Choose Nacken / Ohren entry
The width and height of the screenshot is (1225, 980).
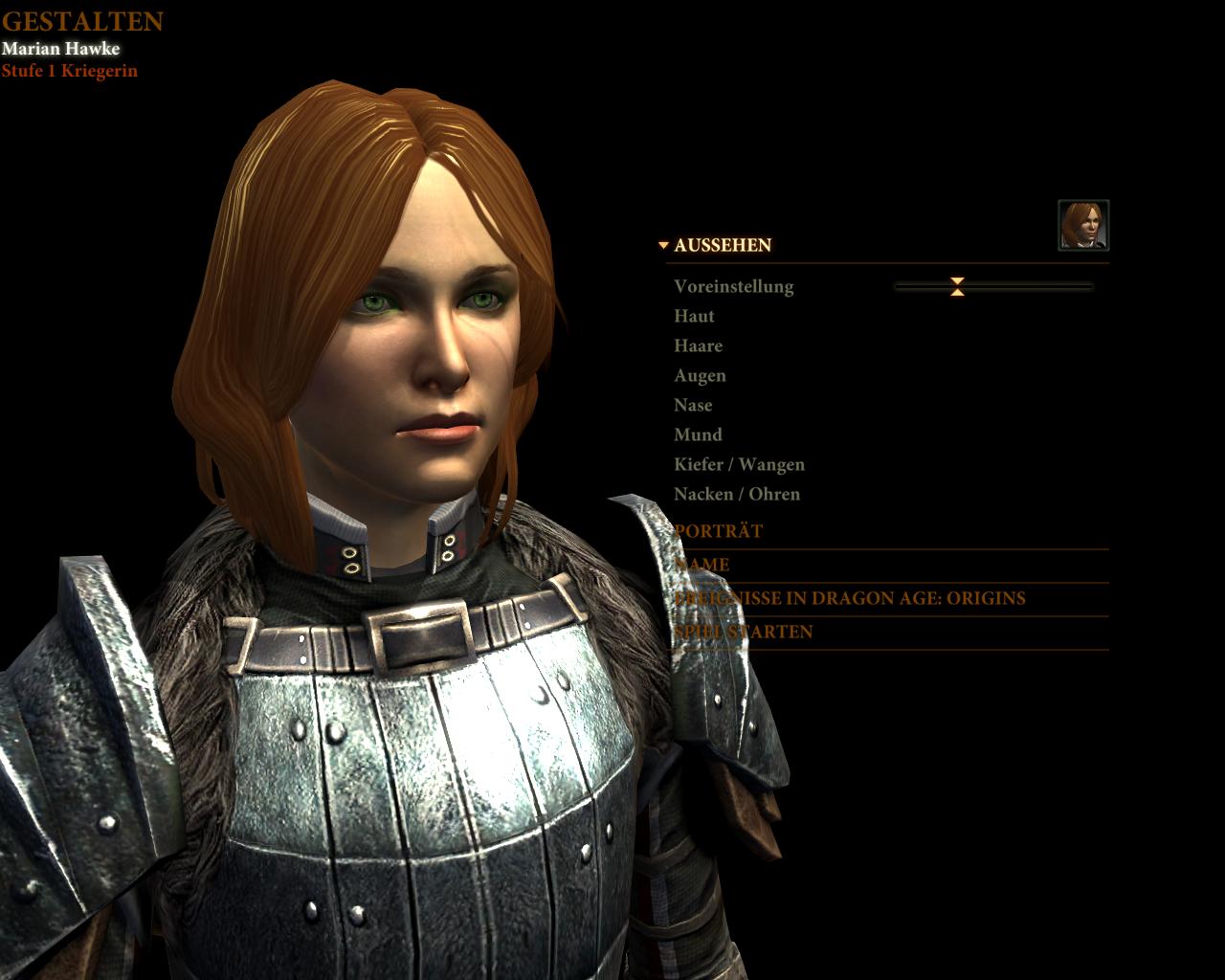[x=736, y=494]
